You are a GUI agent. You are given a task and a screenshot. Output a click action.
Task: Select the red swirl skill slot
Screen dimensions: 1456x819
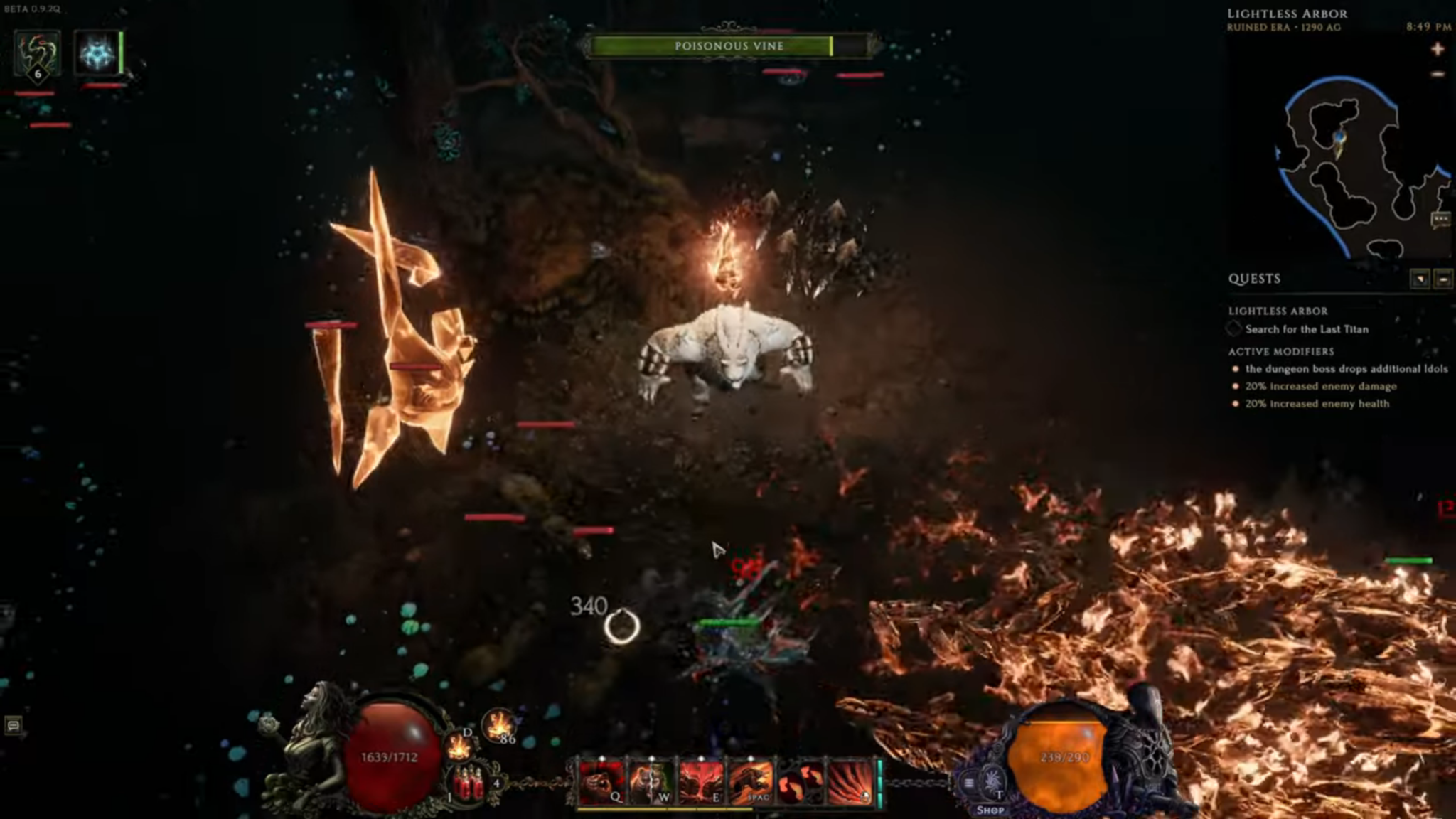801,782
